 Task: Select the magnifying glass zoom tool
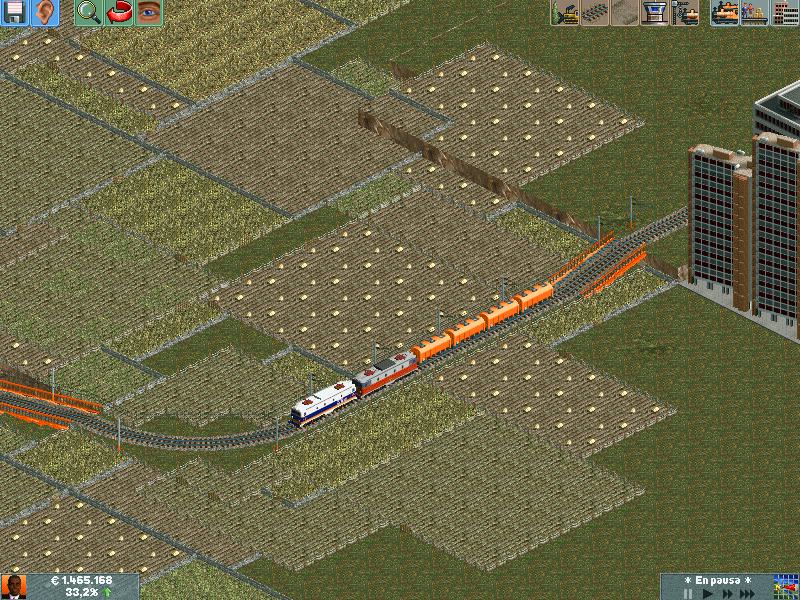[89, 13]
